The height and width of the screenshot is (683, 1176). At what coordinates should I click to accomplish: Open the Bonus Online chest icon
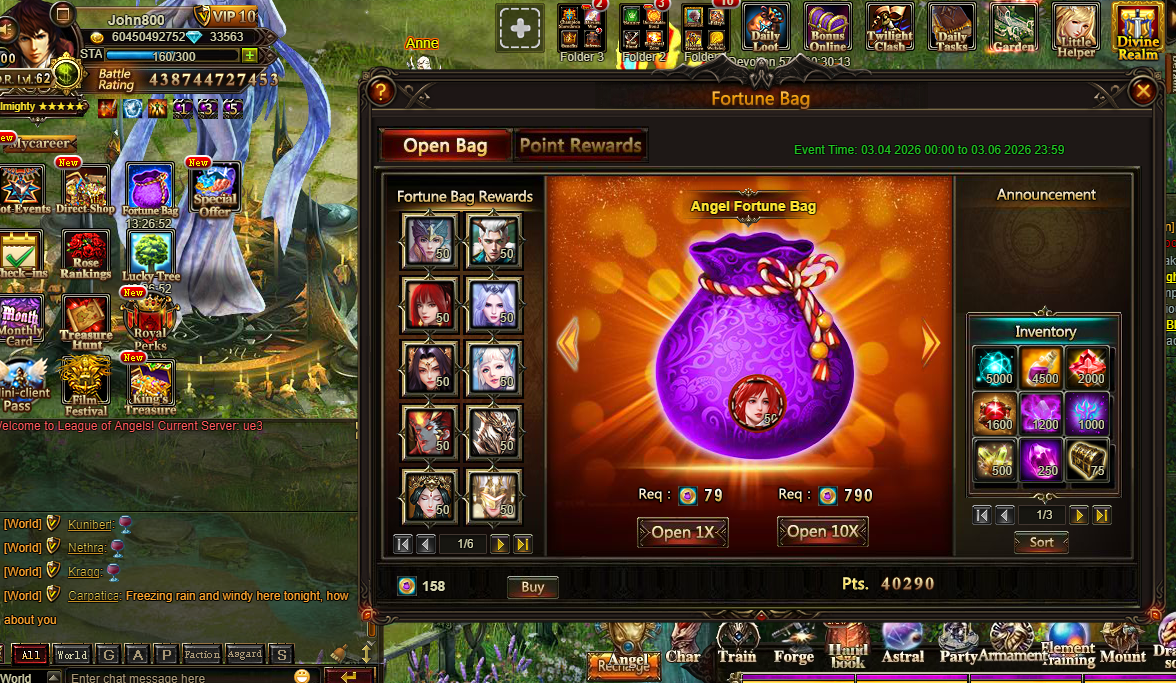pyautogui.click(x=828, y=27)
